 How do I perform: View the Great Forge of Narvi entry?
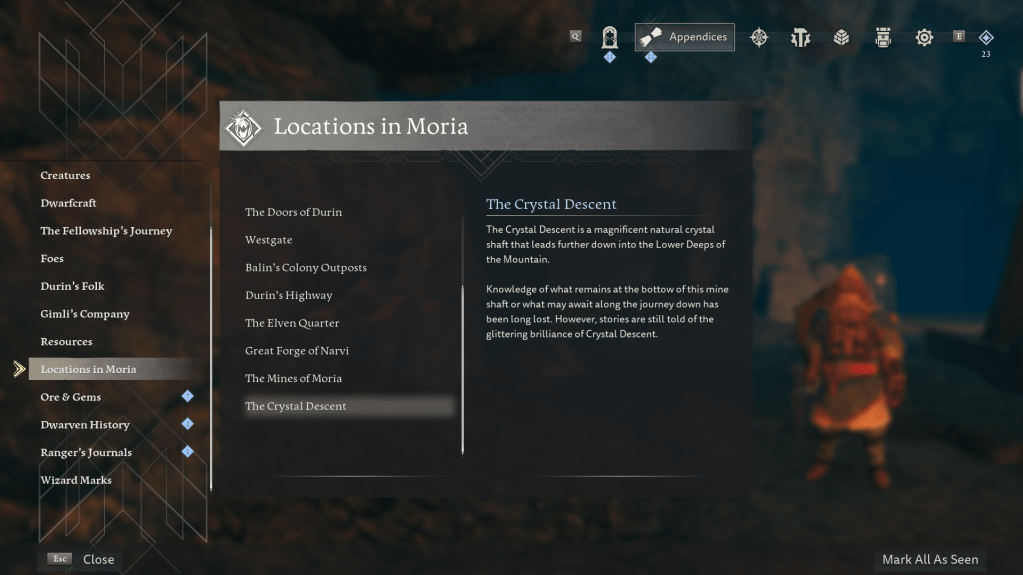point(297,351)
